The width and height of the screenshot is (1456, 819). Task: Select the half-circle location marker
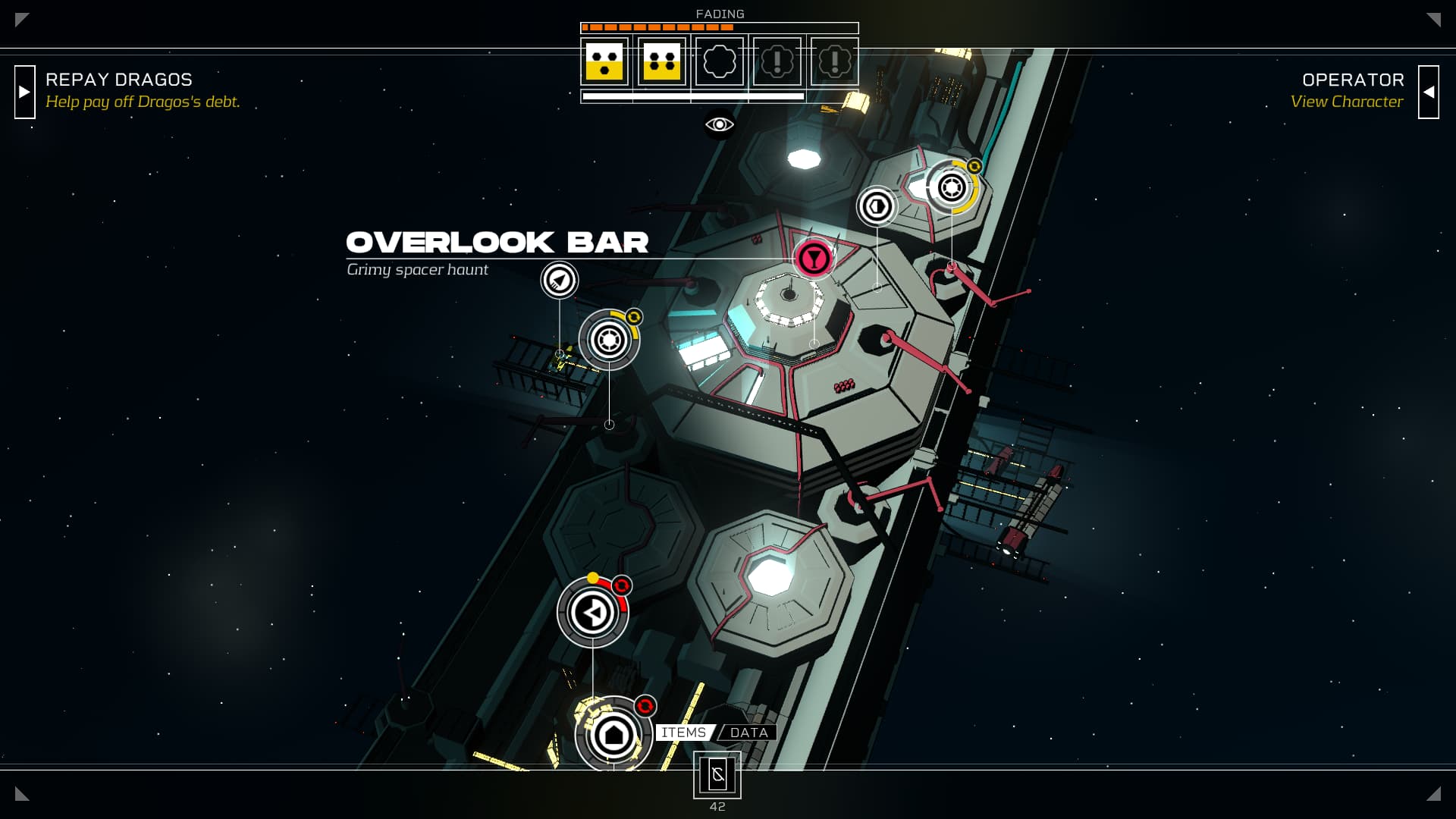click(877, 206)
